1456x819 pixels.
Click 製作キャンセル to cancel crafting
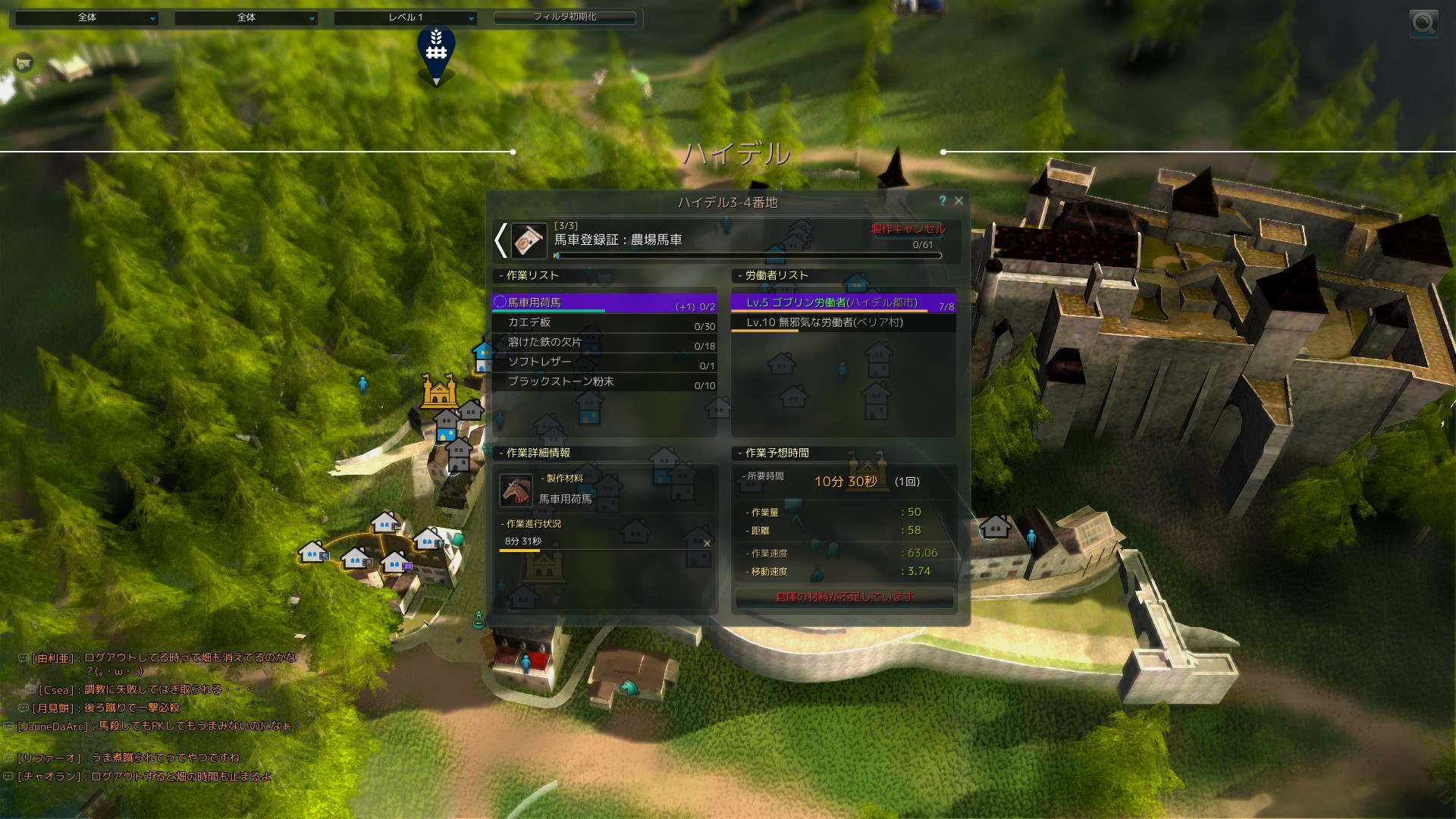click(x=908, y=228)
